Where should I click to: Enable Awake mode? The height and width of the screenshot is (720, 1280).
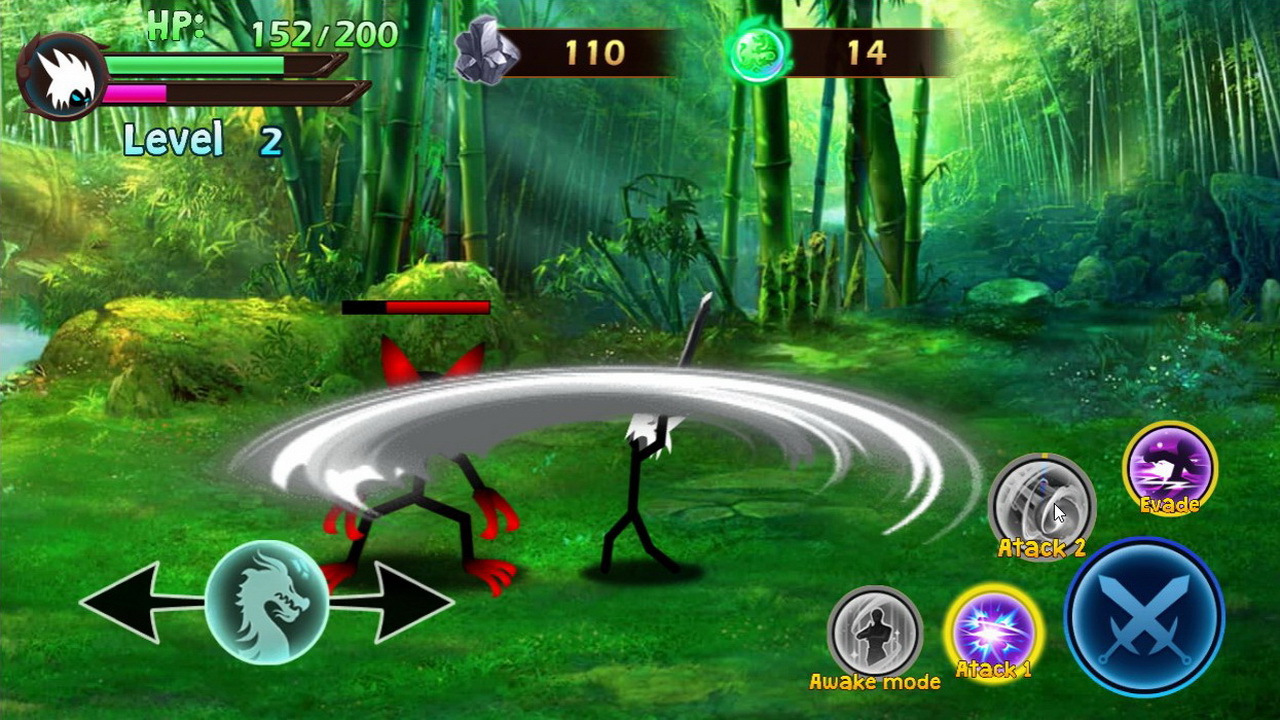pos(875,632)
